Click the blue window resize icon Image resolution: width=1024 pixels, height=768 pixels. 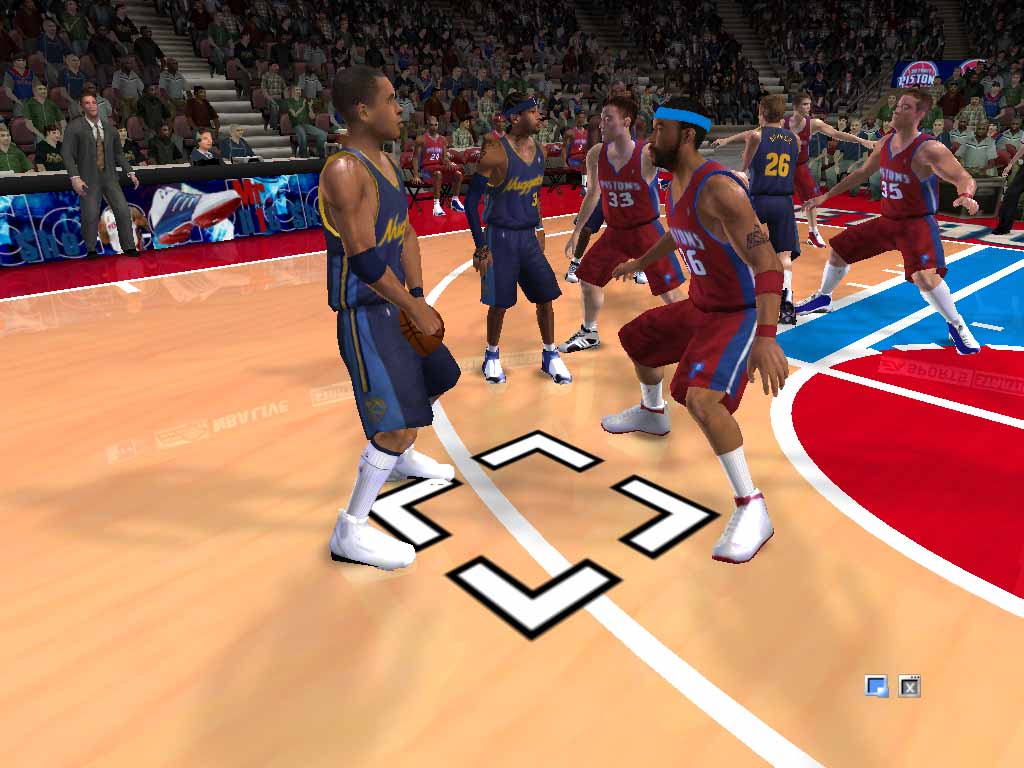tap(877, 686)
